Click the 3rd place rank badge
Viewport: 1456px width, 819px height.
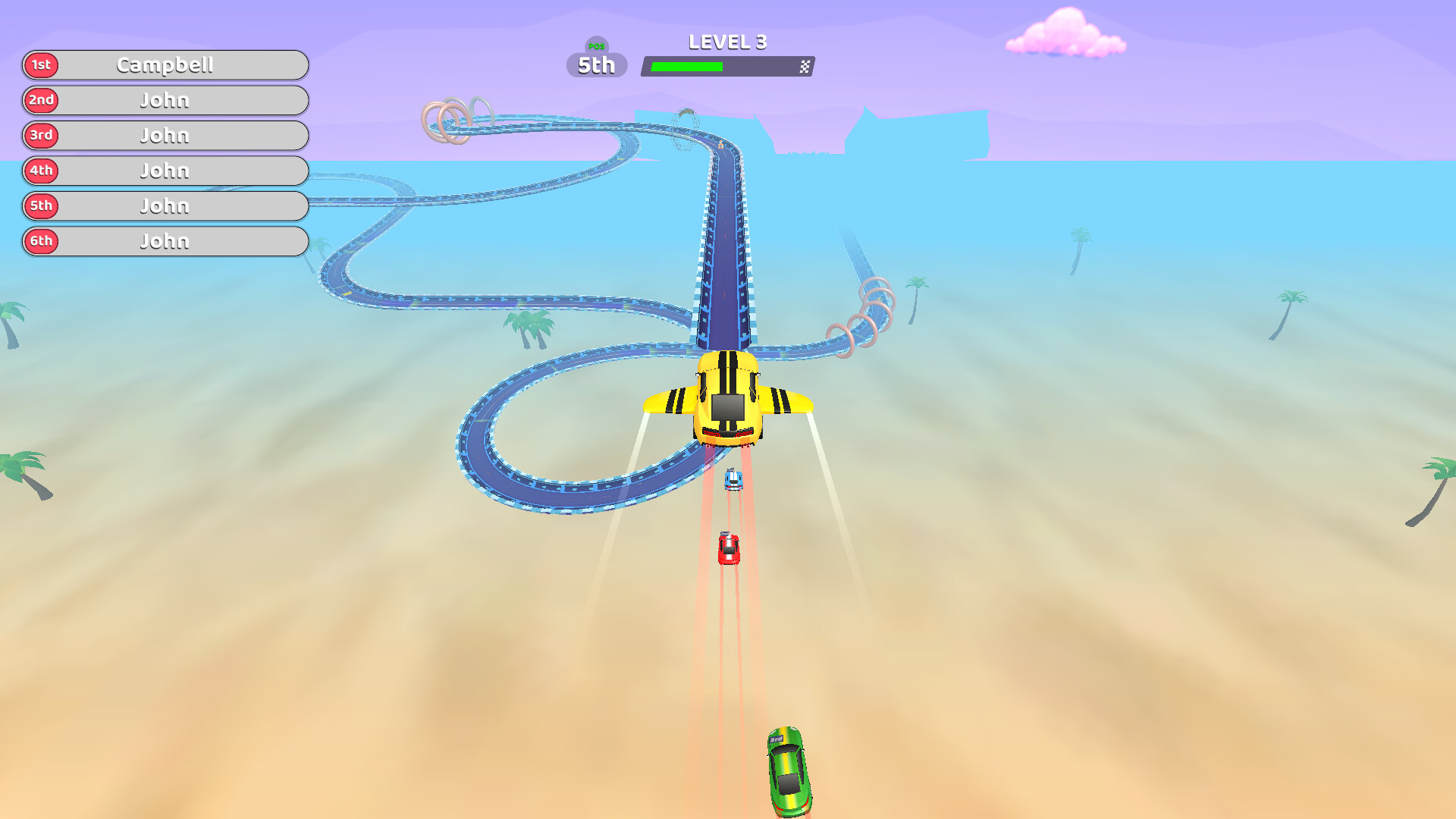42,136
